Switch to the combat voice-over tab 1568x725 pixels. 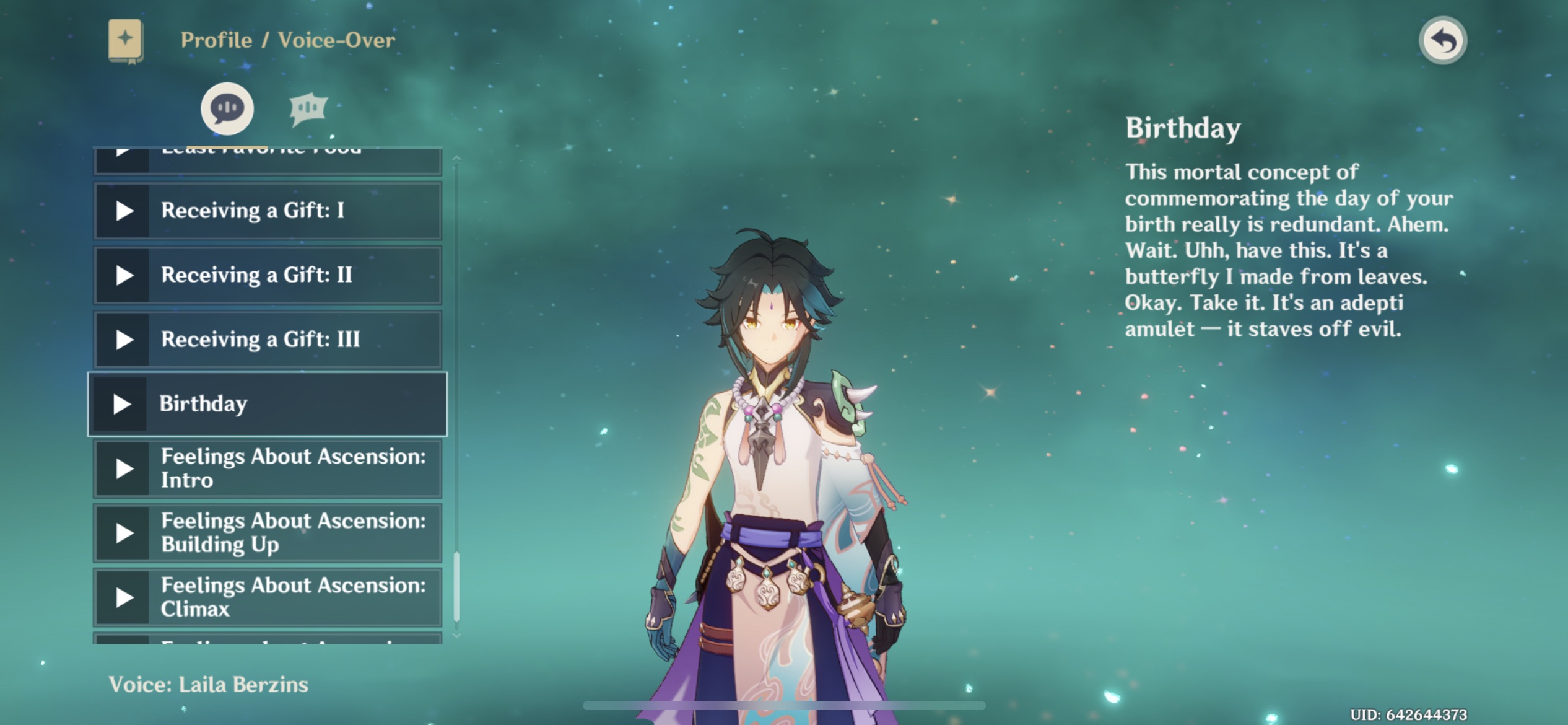click(x=308, y=109)
